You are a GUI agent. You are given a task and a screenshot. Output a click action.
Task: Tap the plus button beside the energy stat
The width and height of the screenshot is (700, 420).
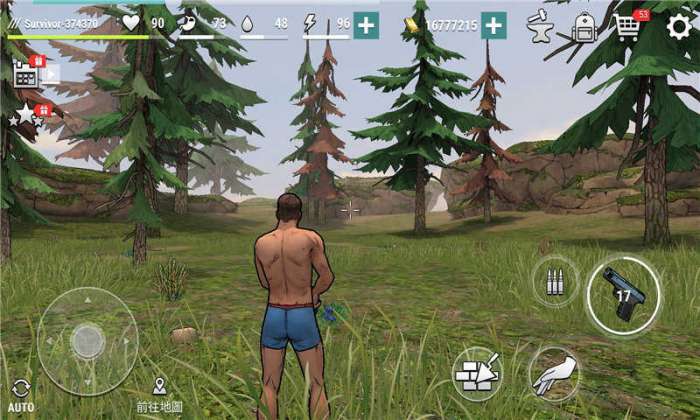click(366, 26)
